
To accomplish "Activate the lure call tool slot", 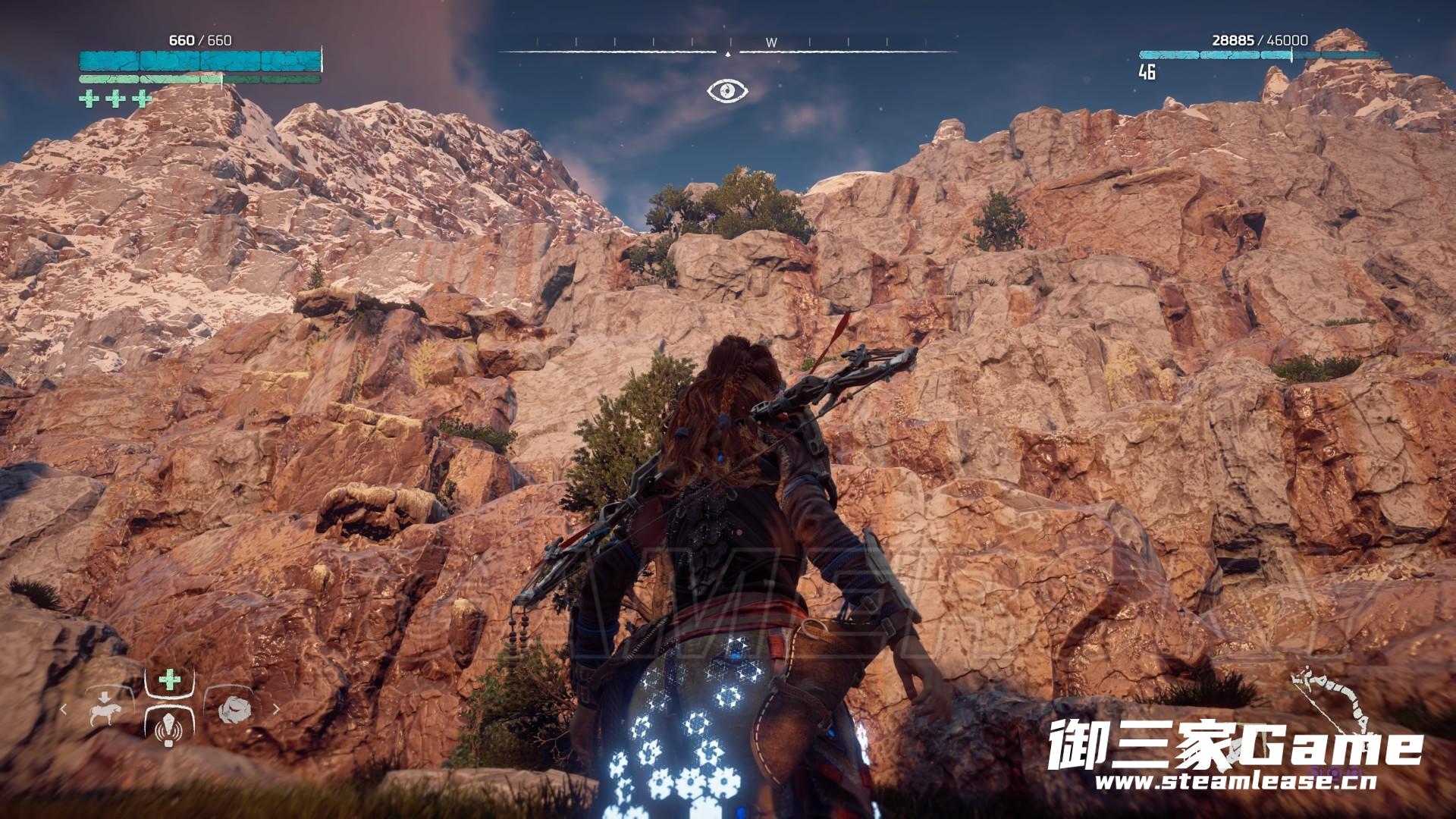I will [x=167, y=728].
